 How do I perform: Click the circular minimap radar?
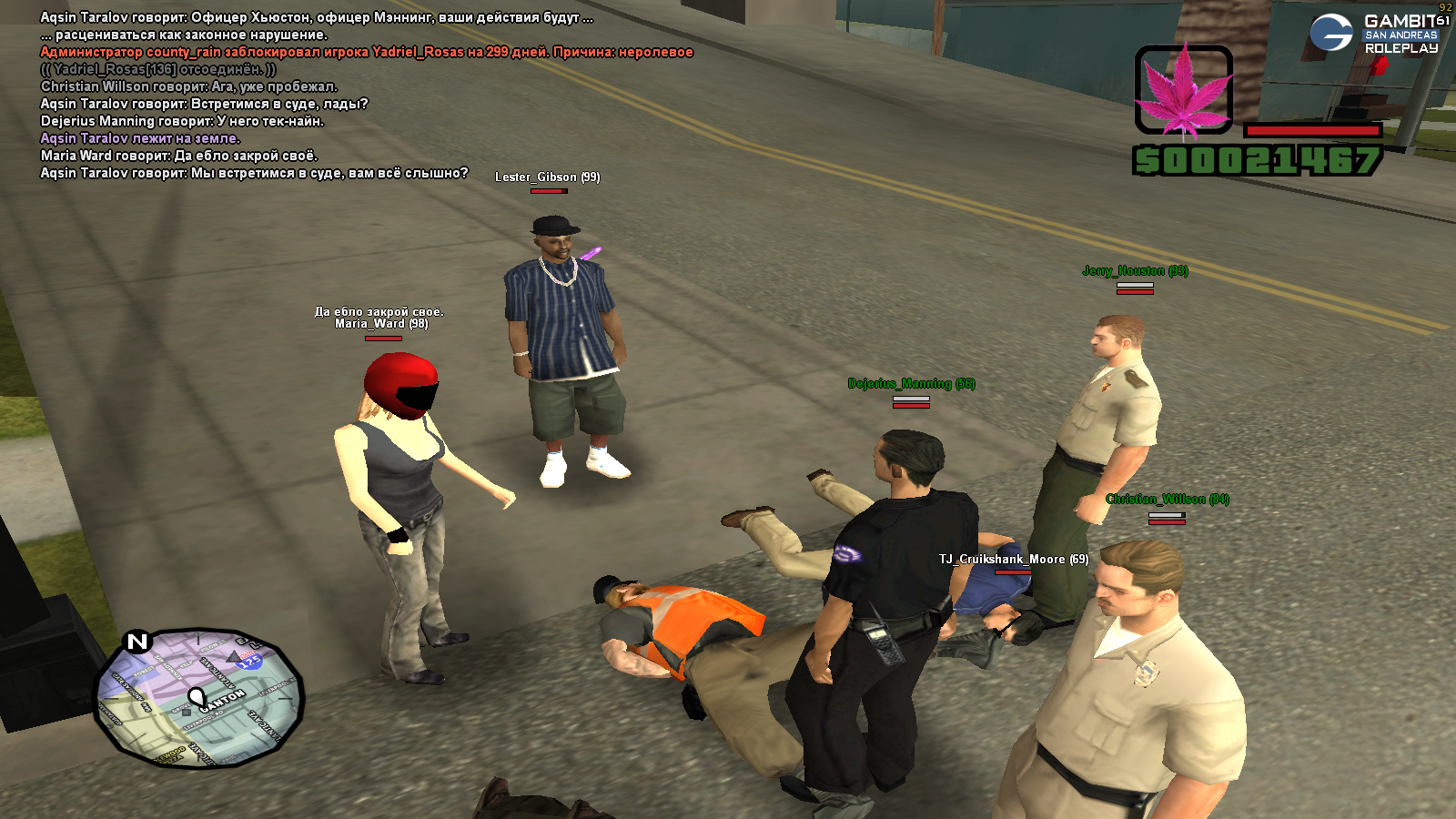click(198, 697)
